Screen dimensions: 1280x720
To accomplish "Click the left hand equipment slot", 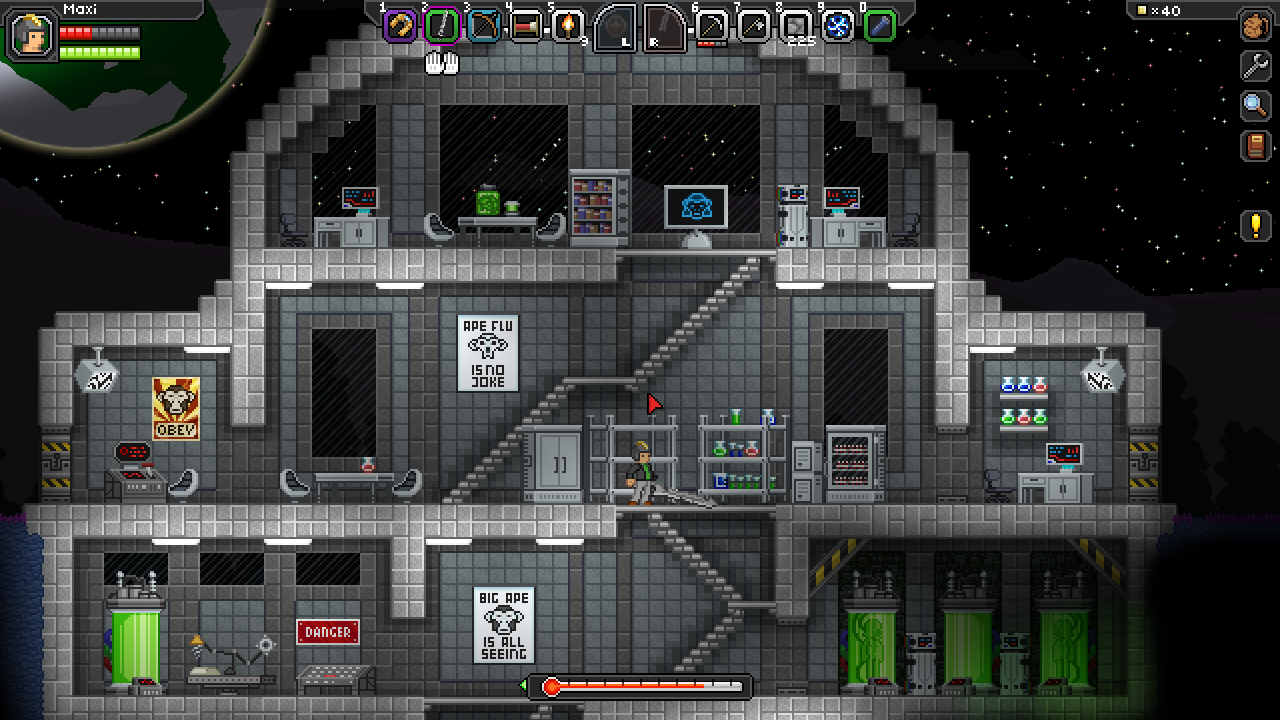I will [x=615, y=27].
